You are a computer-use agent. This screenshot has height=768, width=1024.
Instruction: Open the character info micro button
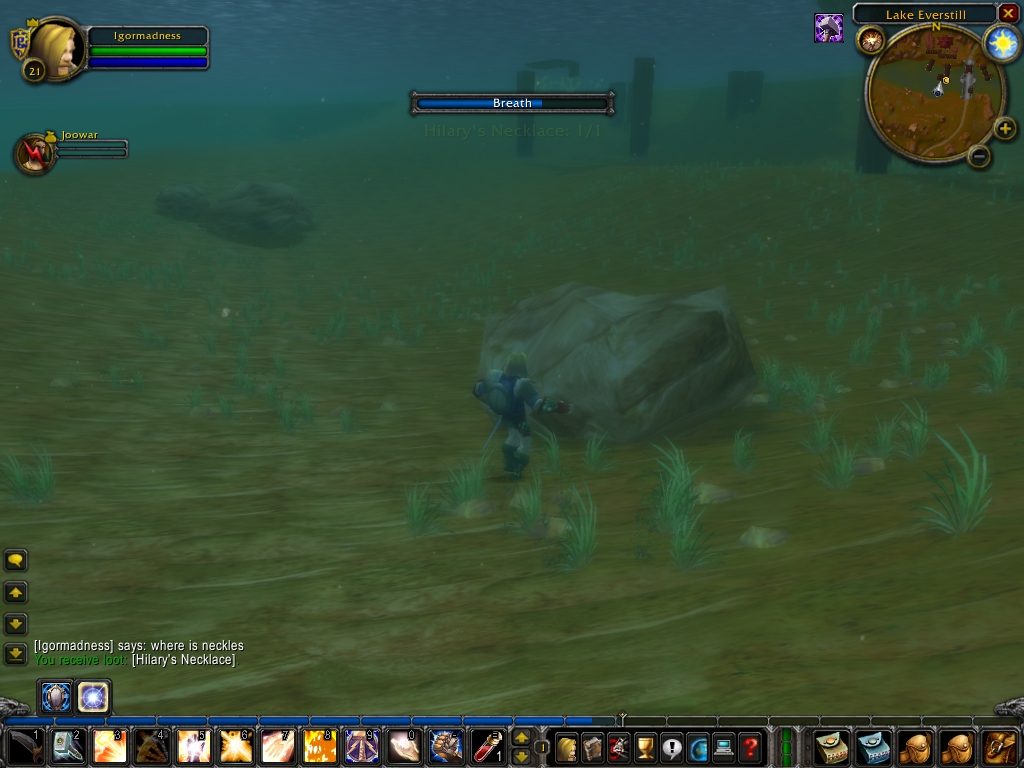pyautogui.click(x=567, y=747)
